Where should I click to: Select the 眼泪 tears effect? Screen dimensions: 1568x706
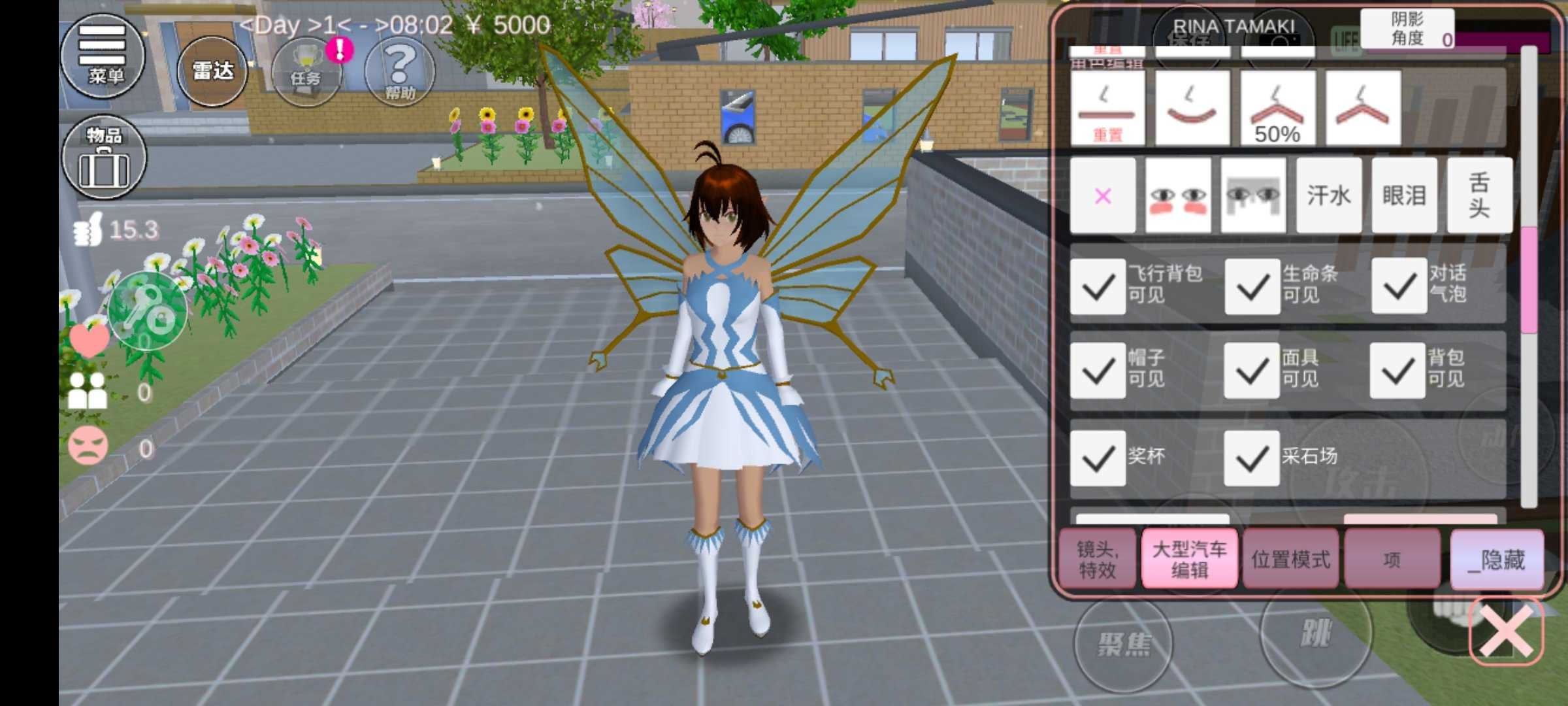point(1403,195)
